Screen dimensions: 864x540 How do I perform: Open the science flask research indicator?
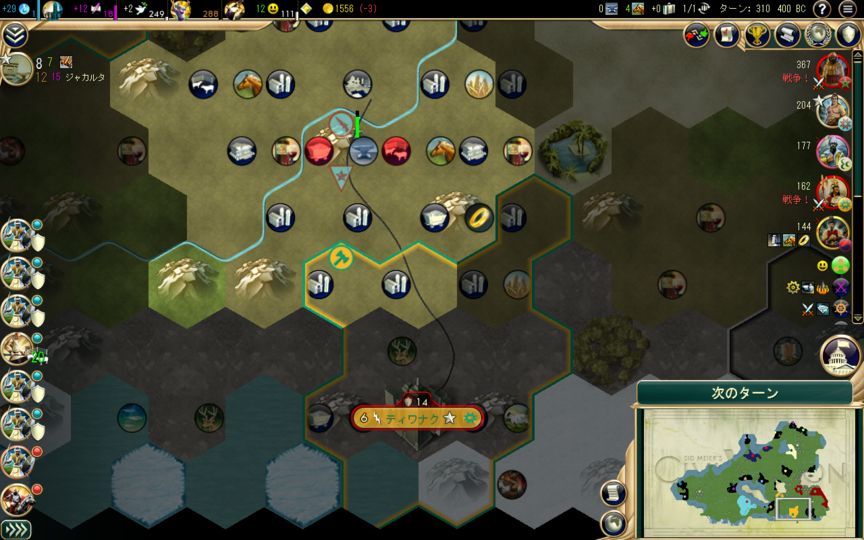tap(23, 9)
